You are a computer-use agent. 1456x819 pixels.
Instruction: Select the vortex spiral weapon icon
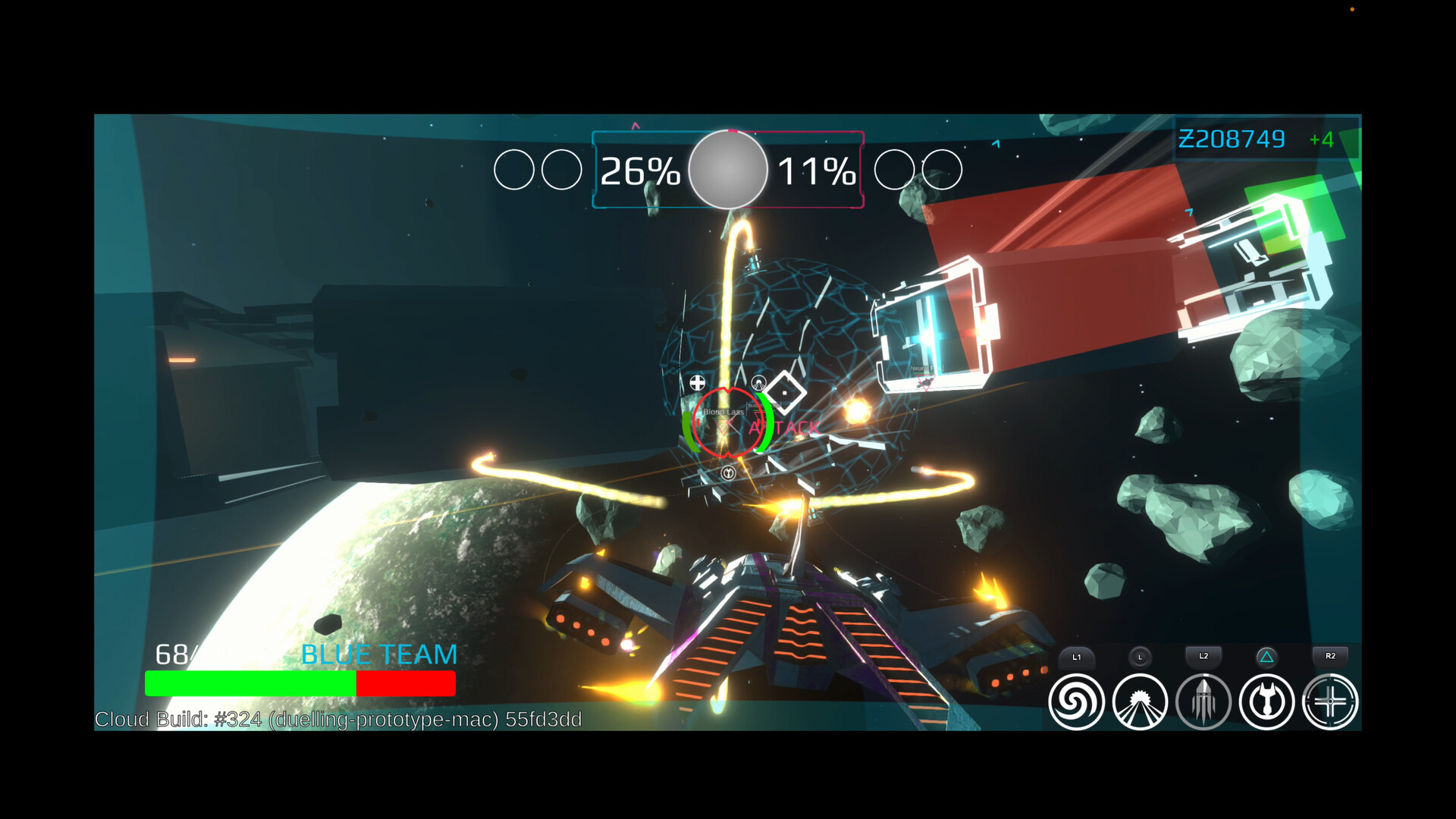[1078, 701]
